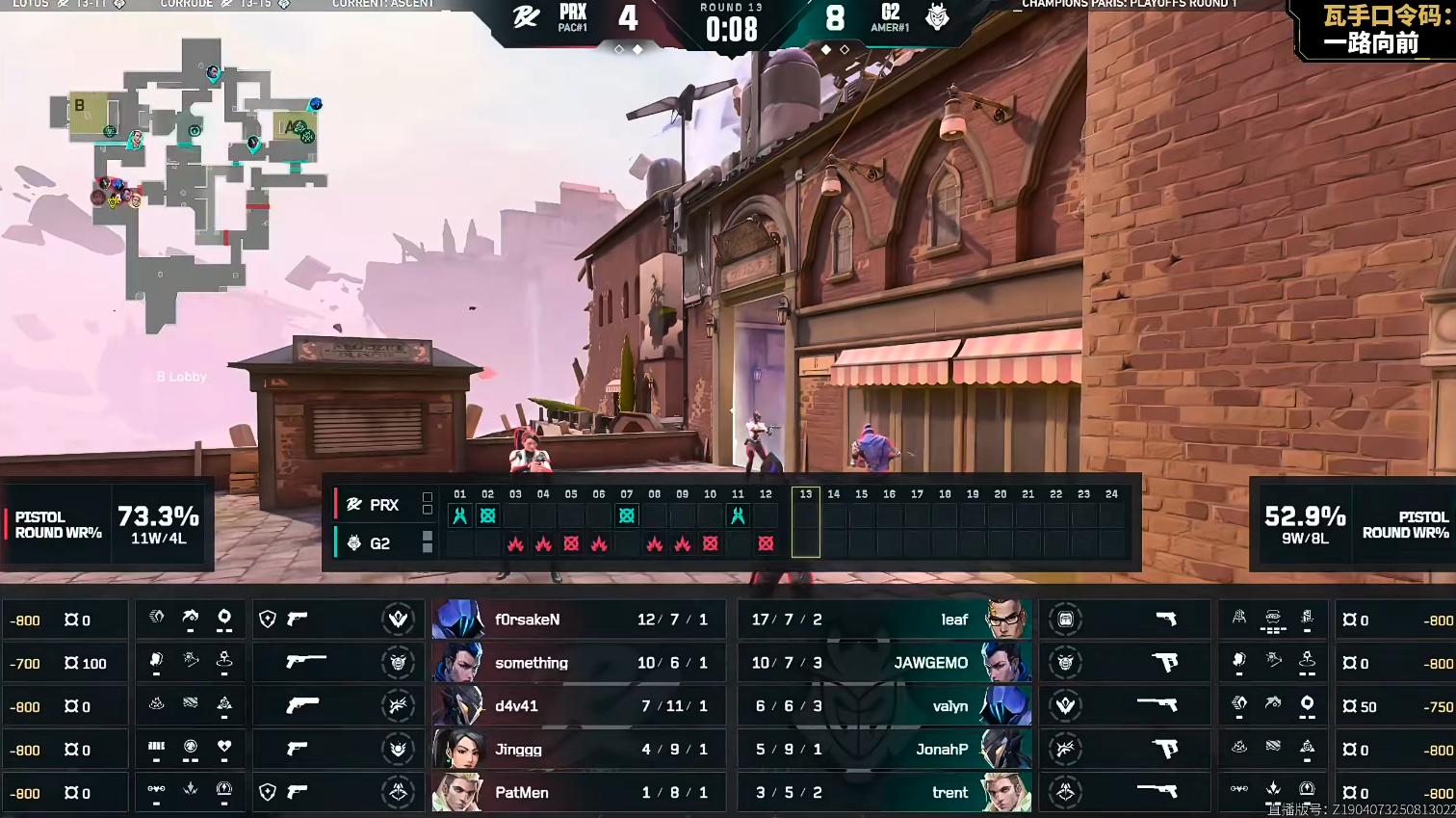The width and height of the screenshot is (1456, 818).
Task: Select leaf's scoreboard row
Action: (884, 620)
